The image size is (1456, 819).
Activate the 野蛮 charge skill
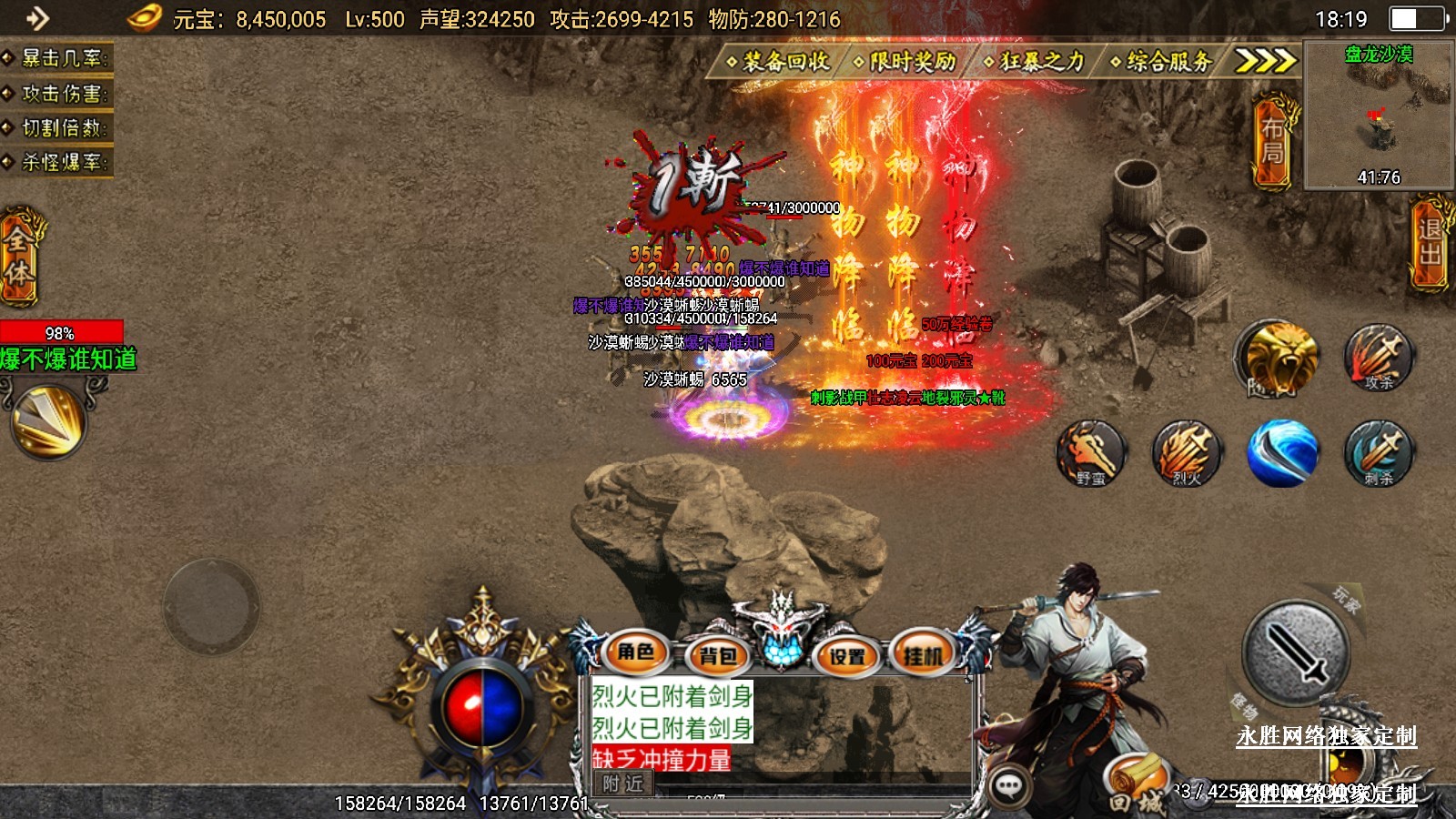pyautogui.click(x=1090, y=452)
